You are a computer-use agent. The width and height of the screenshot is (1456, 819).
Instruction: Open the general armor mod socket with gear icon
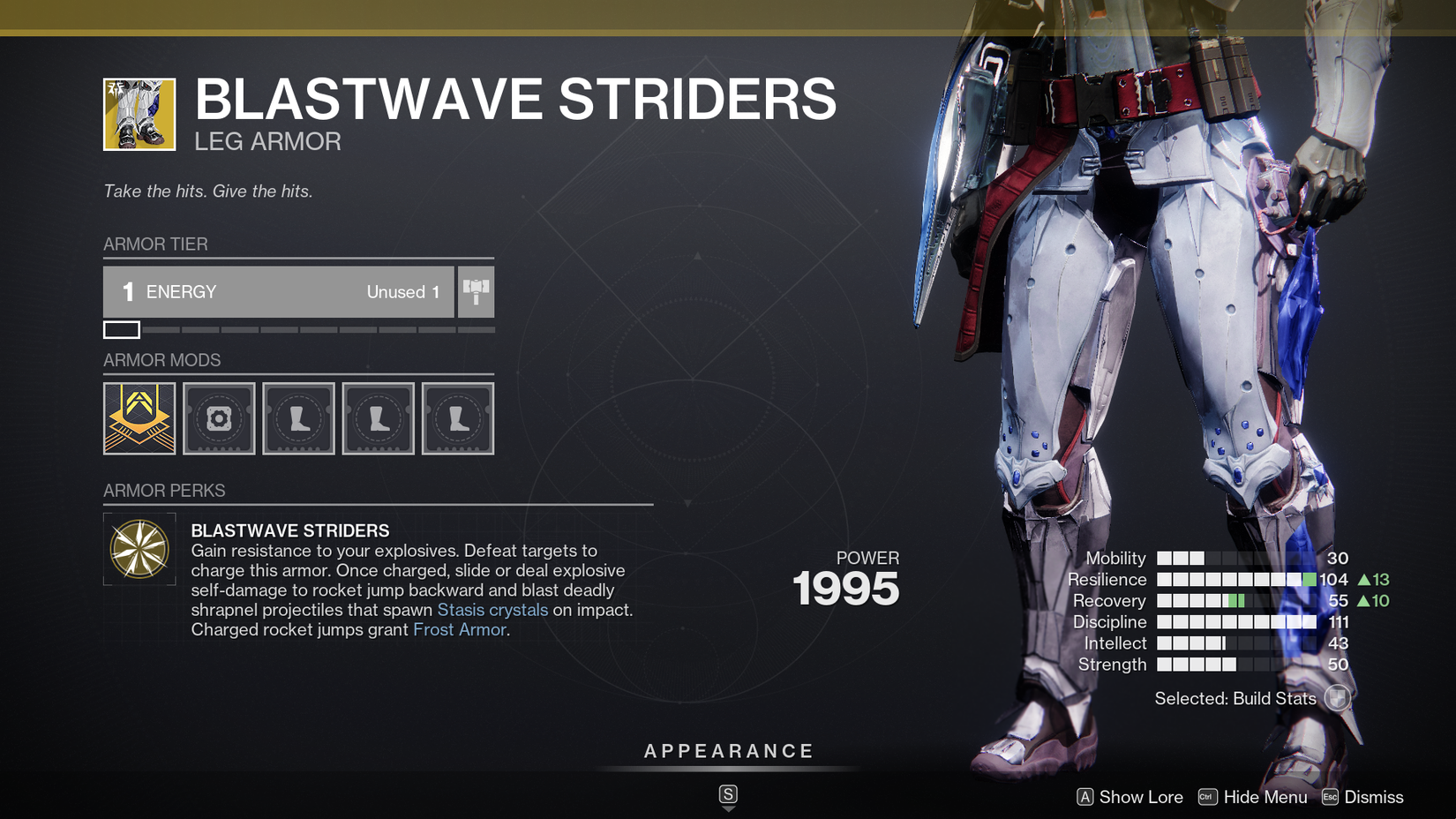click(218, 417)
